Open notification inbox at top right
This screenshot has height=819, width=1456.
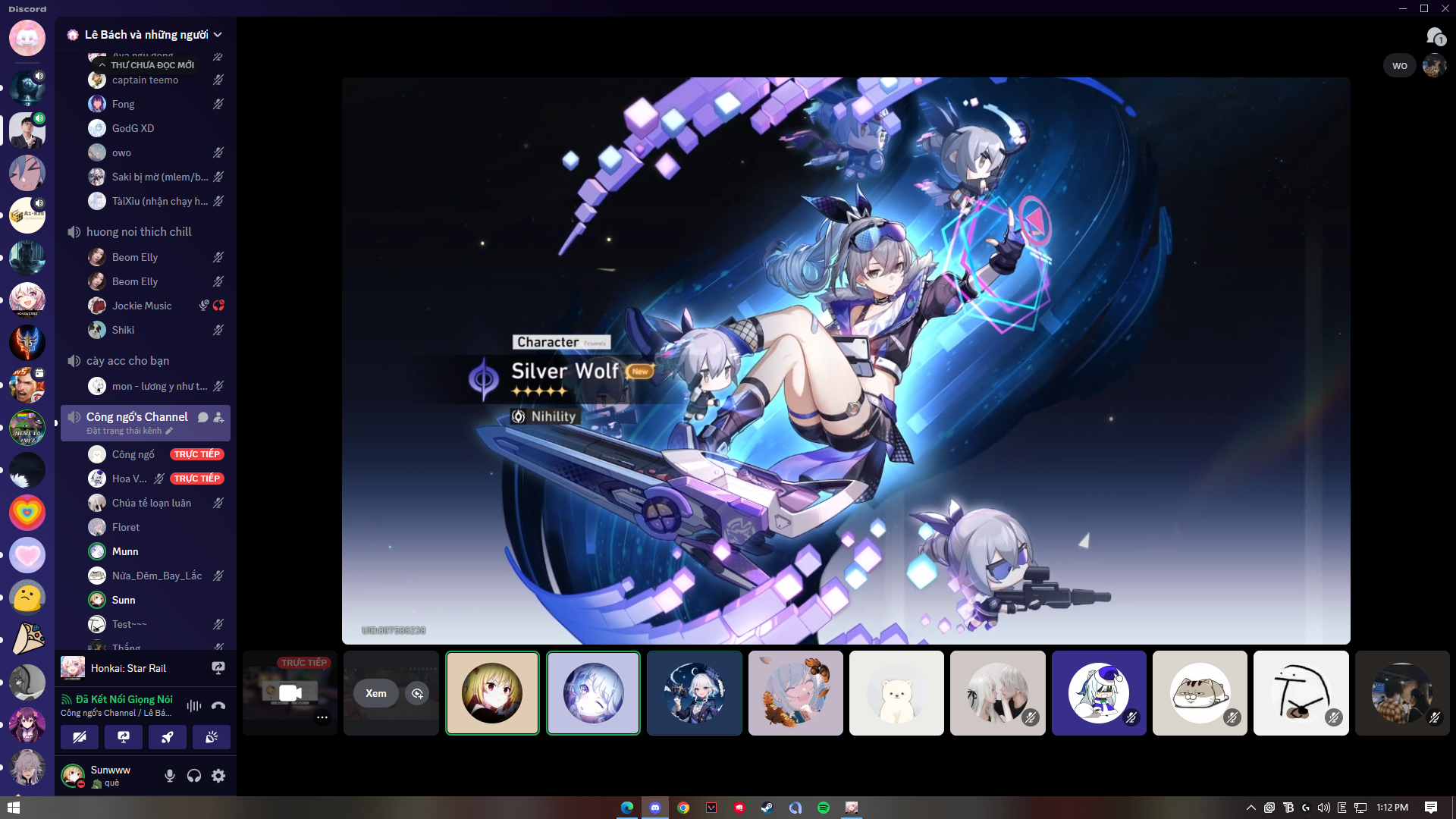[x=1434, y=36]
